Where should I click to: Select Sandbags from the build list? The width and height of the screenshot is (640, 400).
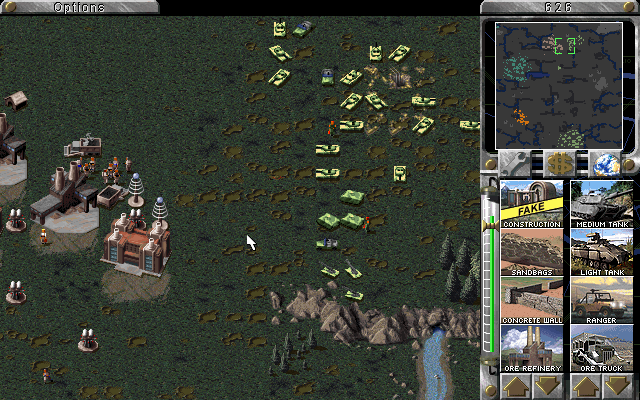pyautogui.click(x=532, y=252)
